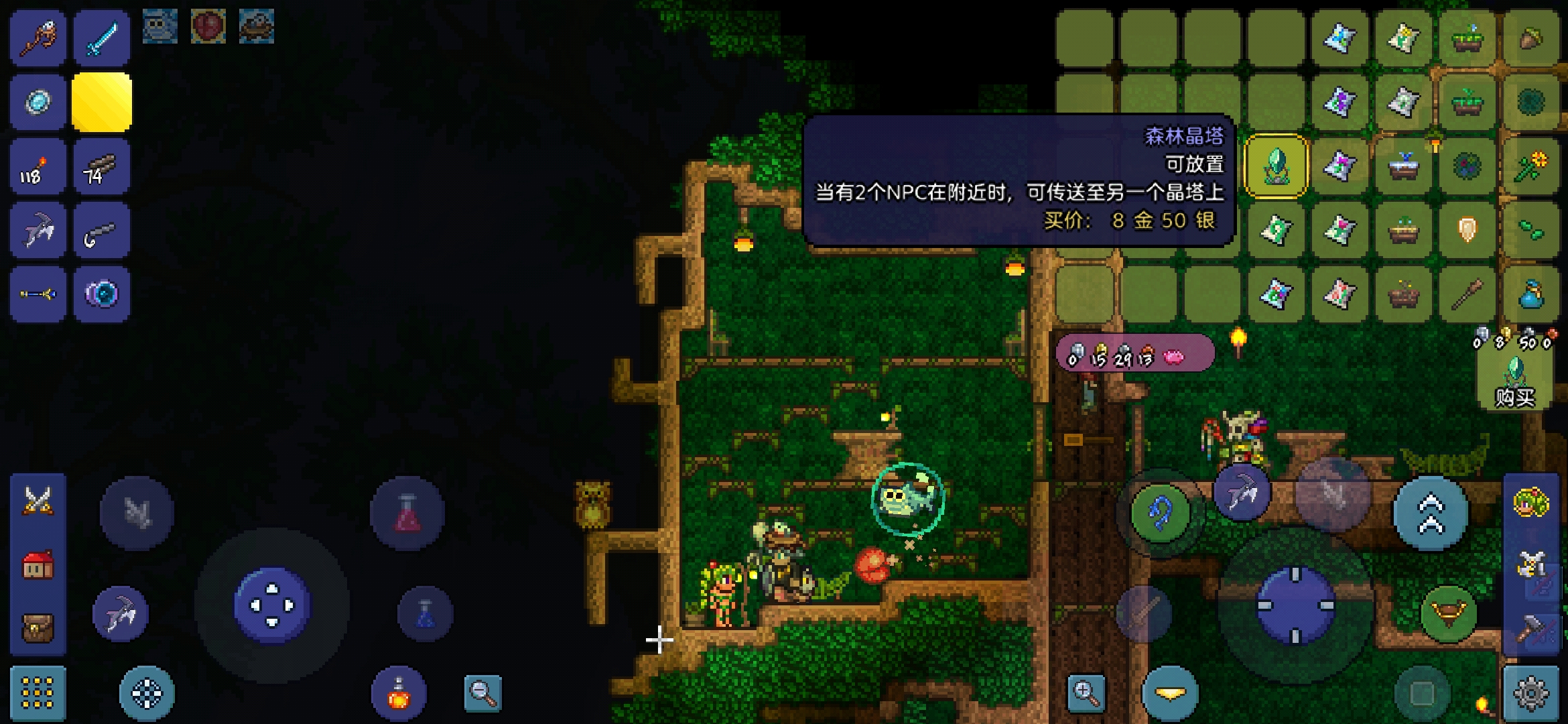Choose the magic mirror hotbar slot
Viewport: 1568px width, 724px height.
pyautogui.click(x=38, y=102)
